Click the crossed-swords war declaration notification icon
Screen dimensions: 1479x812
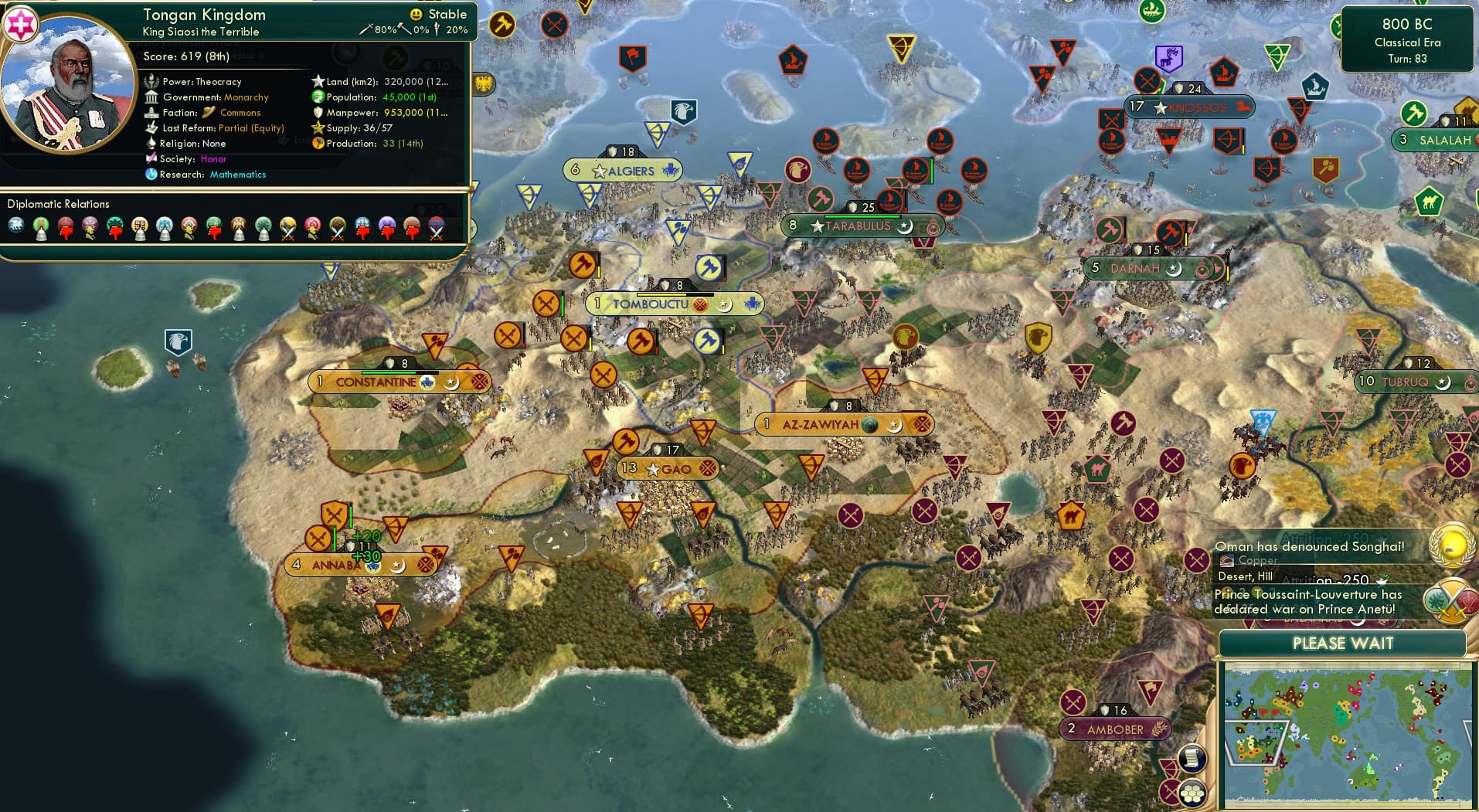[1451, 601]
